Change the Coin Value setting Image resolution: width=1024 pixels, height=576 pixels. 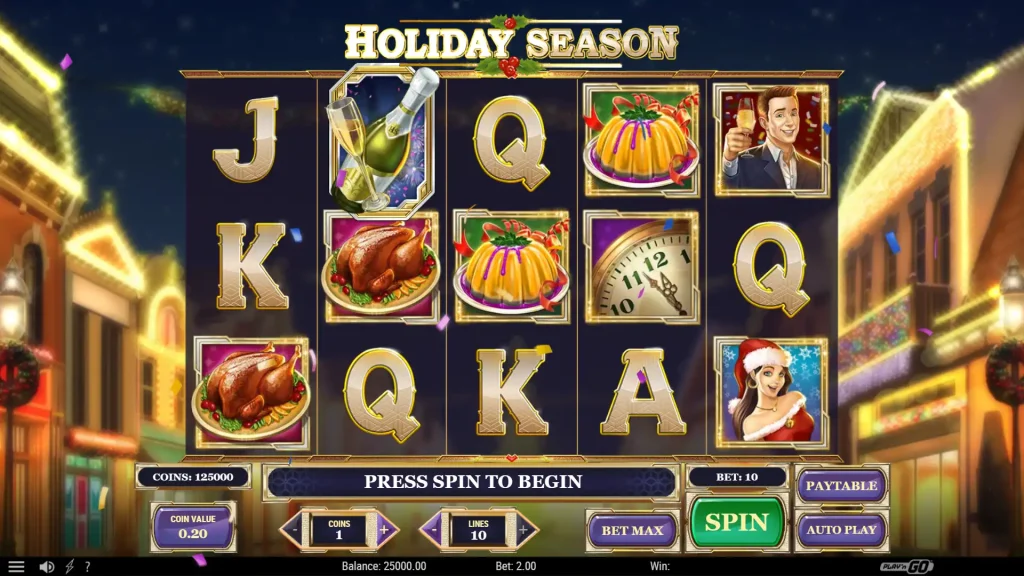click(193, 527)
